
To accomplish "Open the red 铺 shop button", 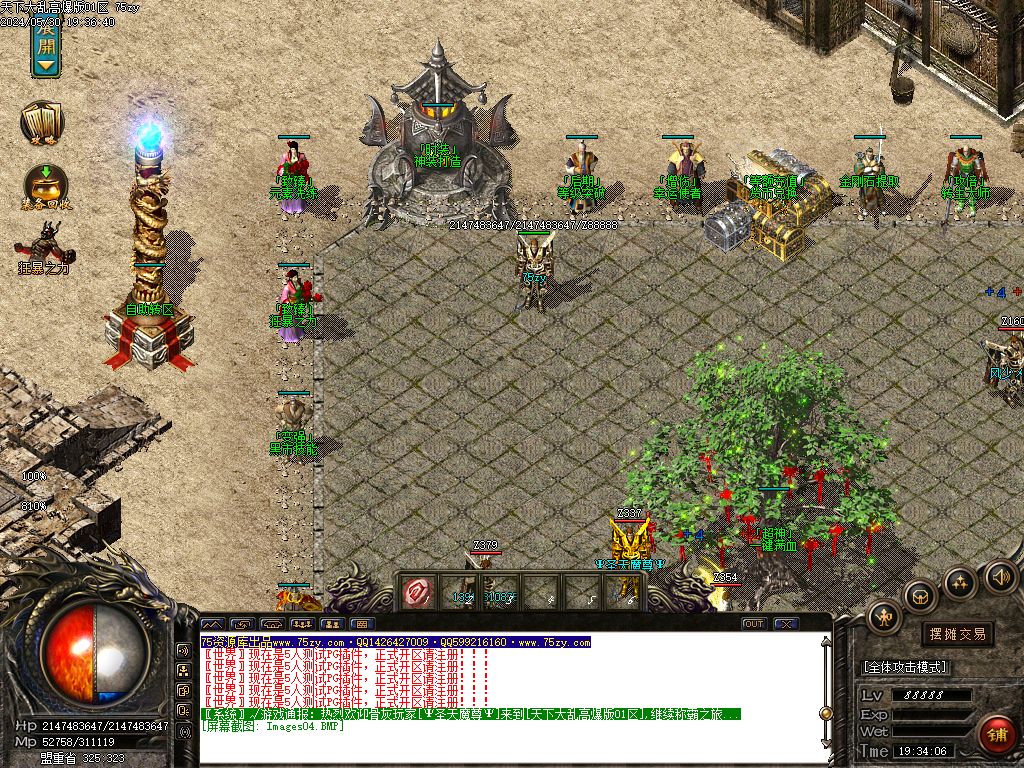I will pyautogui.click(x=996, y=737).
